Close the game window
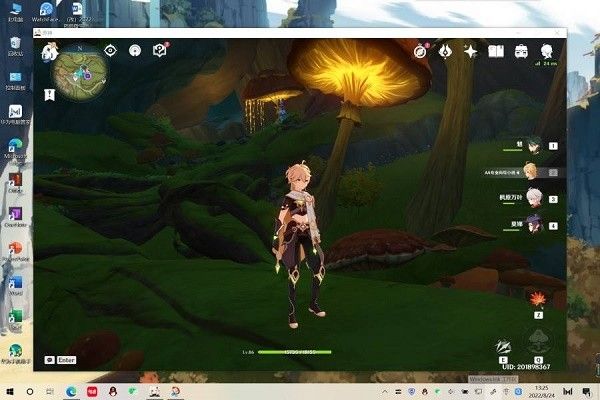Image resolution: width=600 pixels, height=400 pixels. coord(556,33)
